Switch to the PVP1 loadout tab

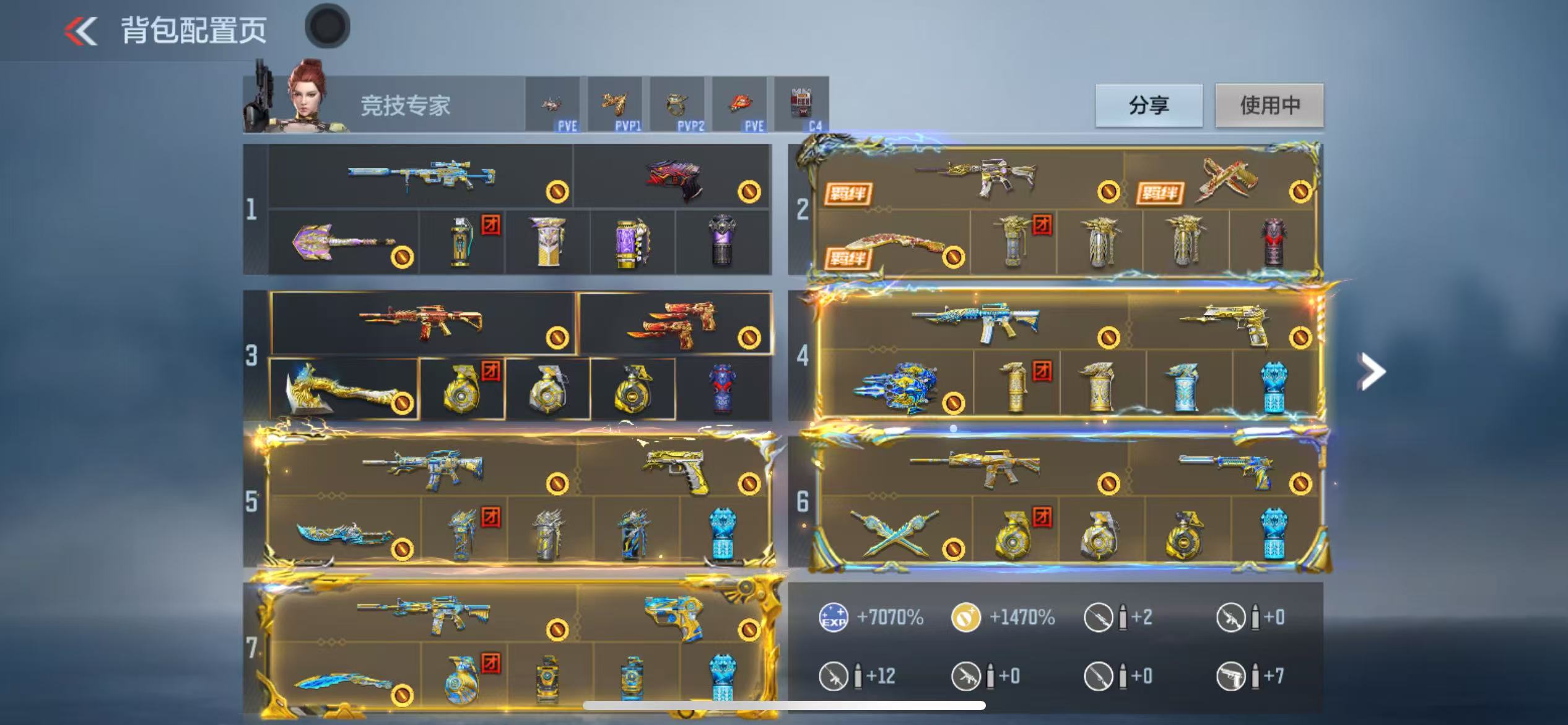pyautogui.click(x=615, y=105)
